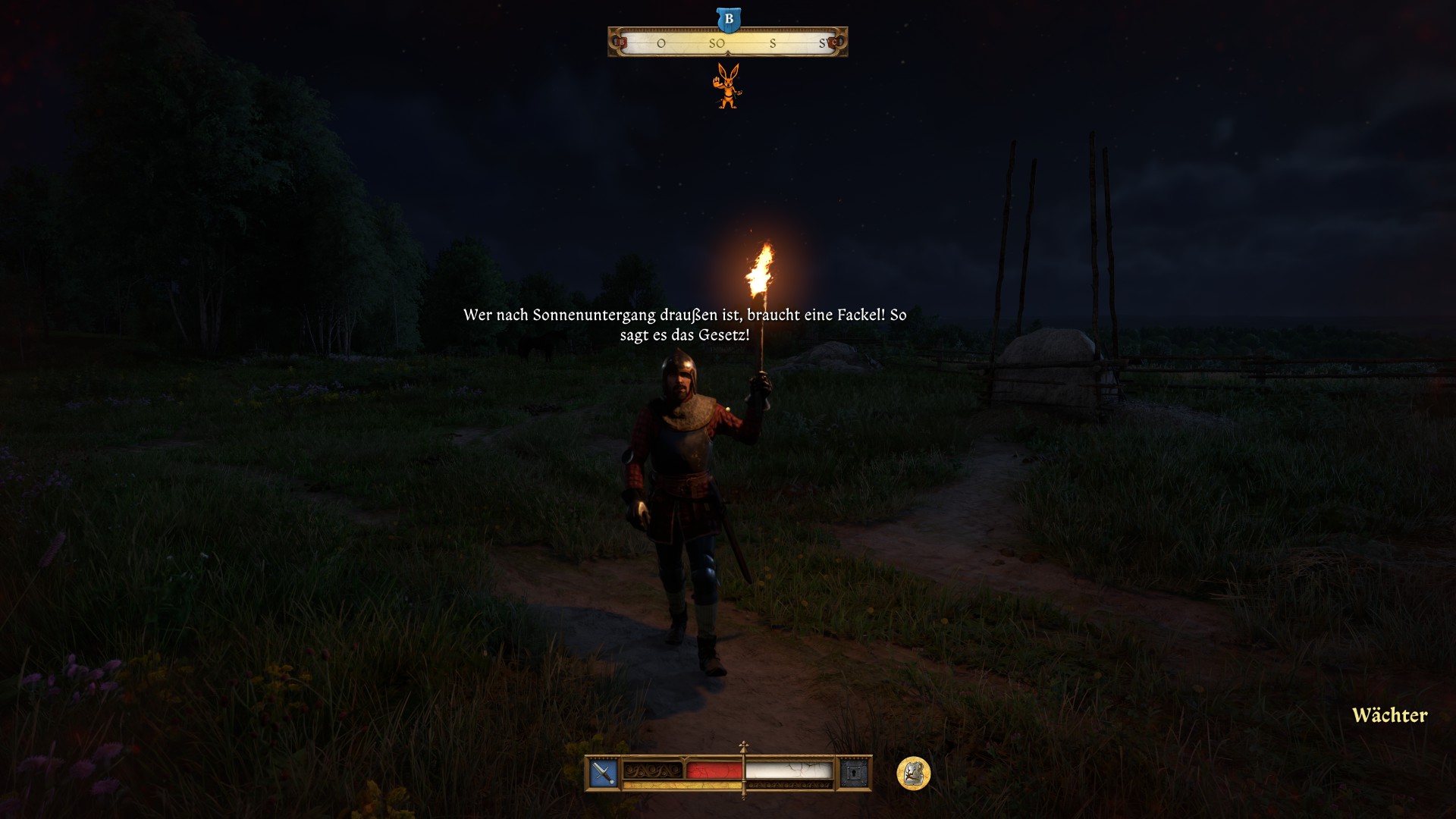Click the red C marker on compass
The height and width of the screenshot is (819, 1456).
pyautogui.click(x=834, y=42)
